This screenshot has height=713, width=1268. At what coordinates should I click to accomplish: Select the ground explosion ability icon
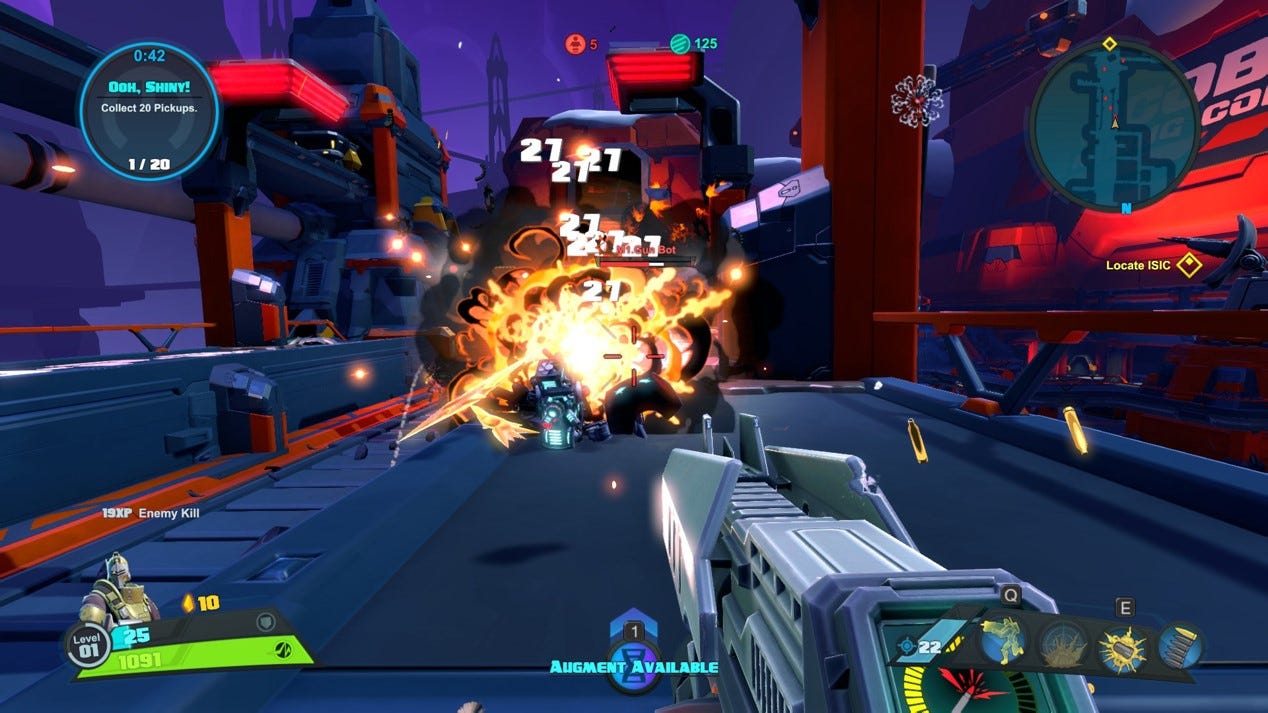tap(1061, 645)
